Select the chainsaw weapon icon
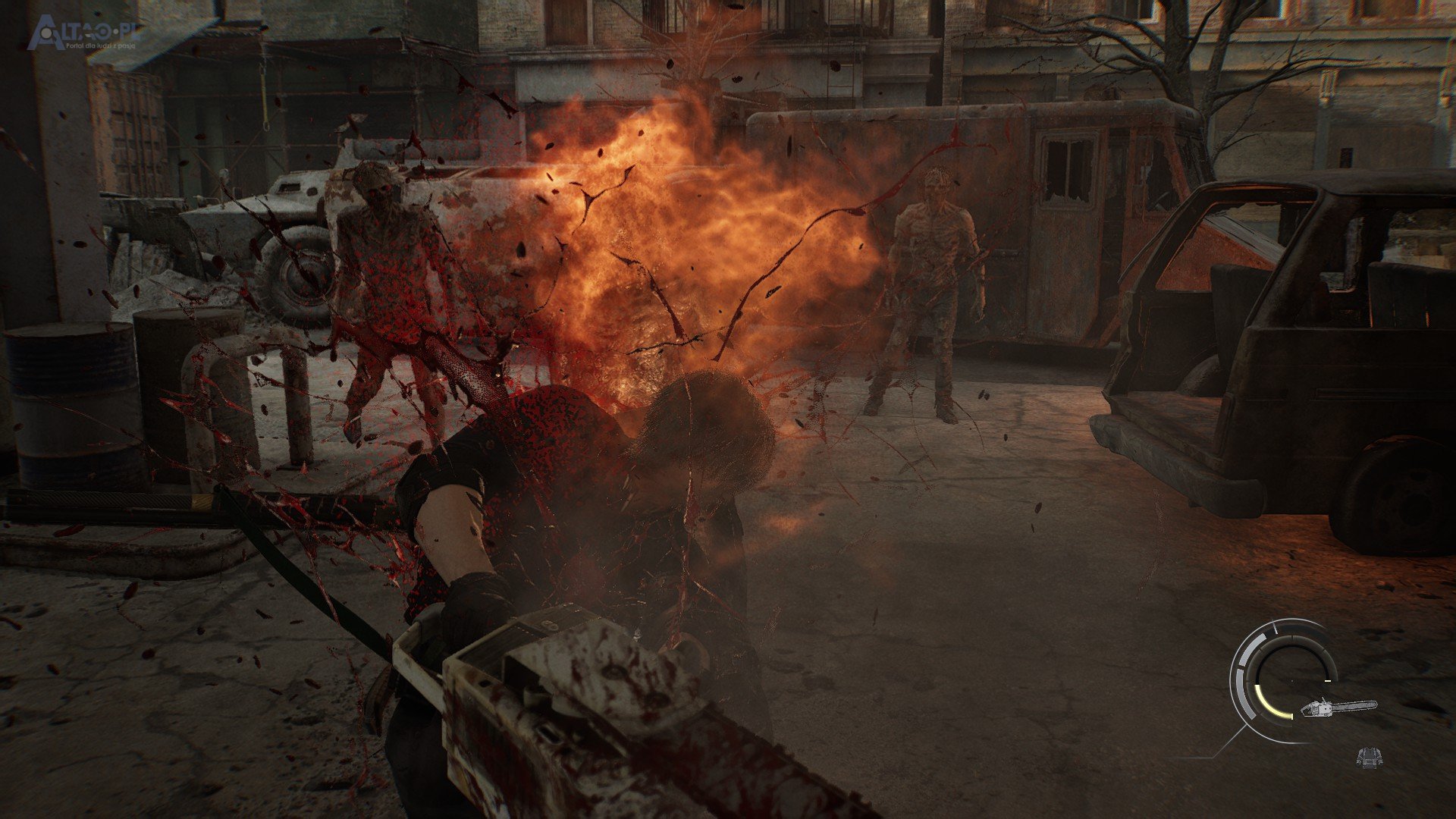 coord(1338,708)
